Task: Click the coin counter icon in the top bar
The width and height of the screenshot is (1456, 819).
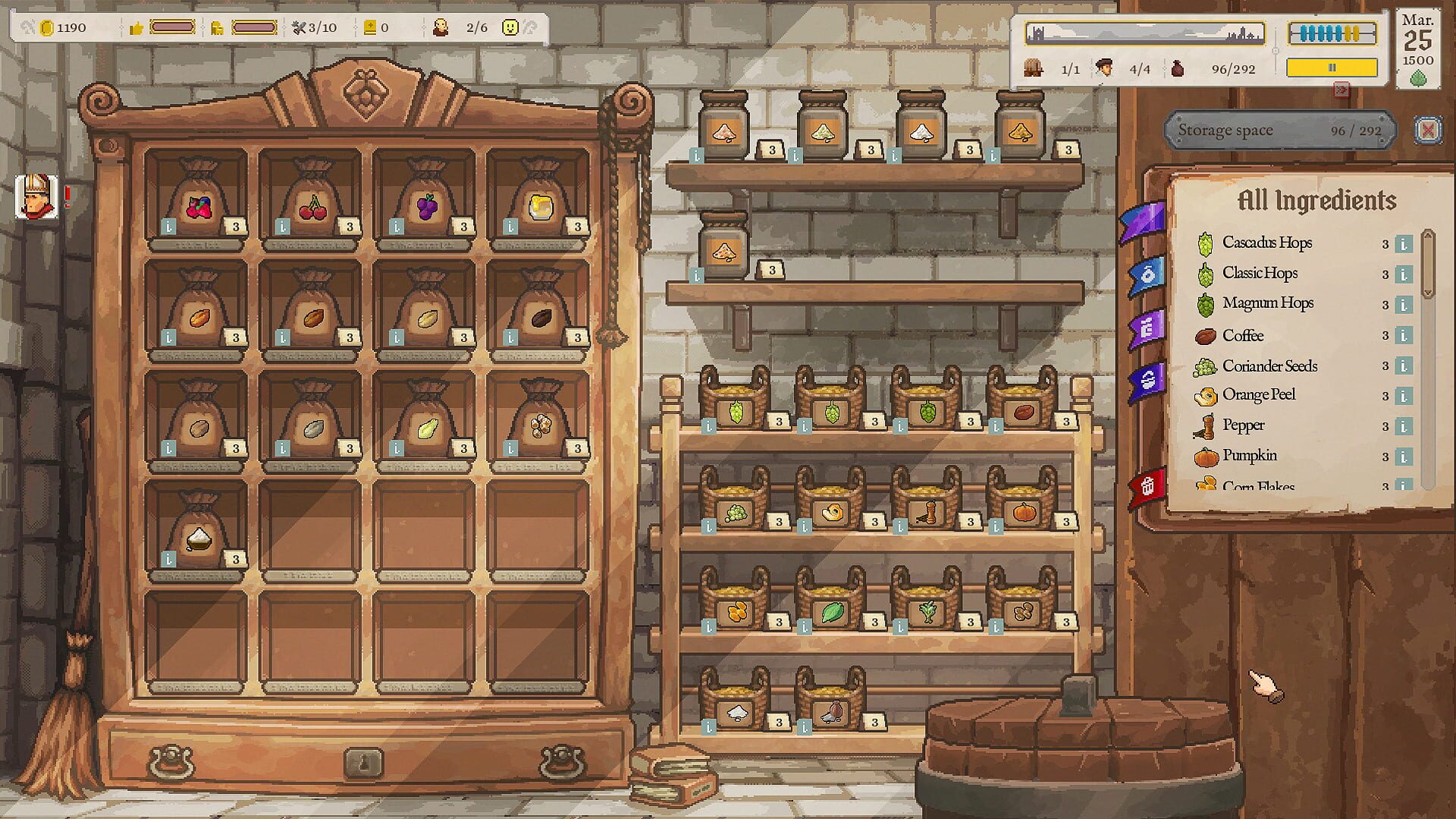Action: point(47,27)
